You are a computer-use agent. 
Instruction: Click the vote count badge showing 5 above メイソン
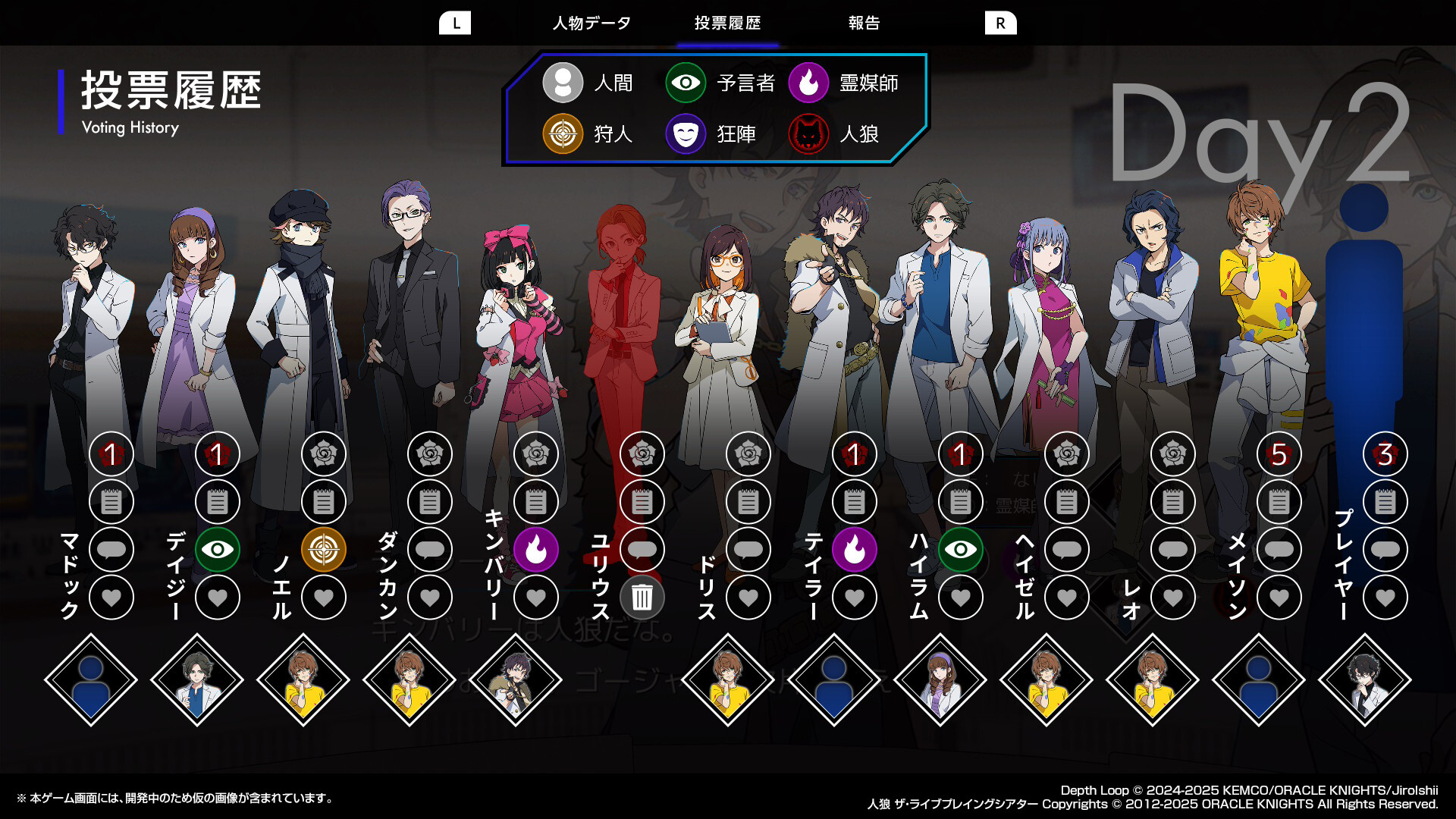coord(1279,454)
